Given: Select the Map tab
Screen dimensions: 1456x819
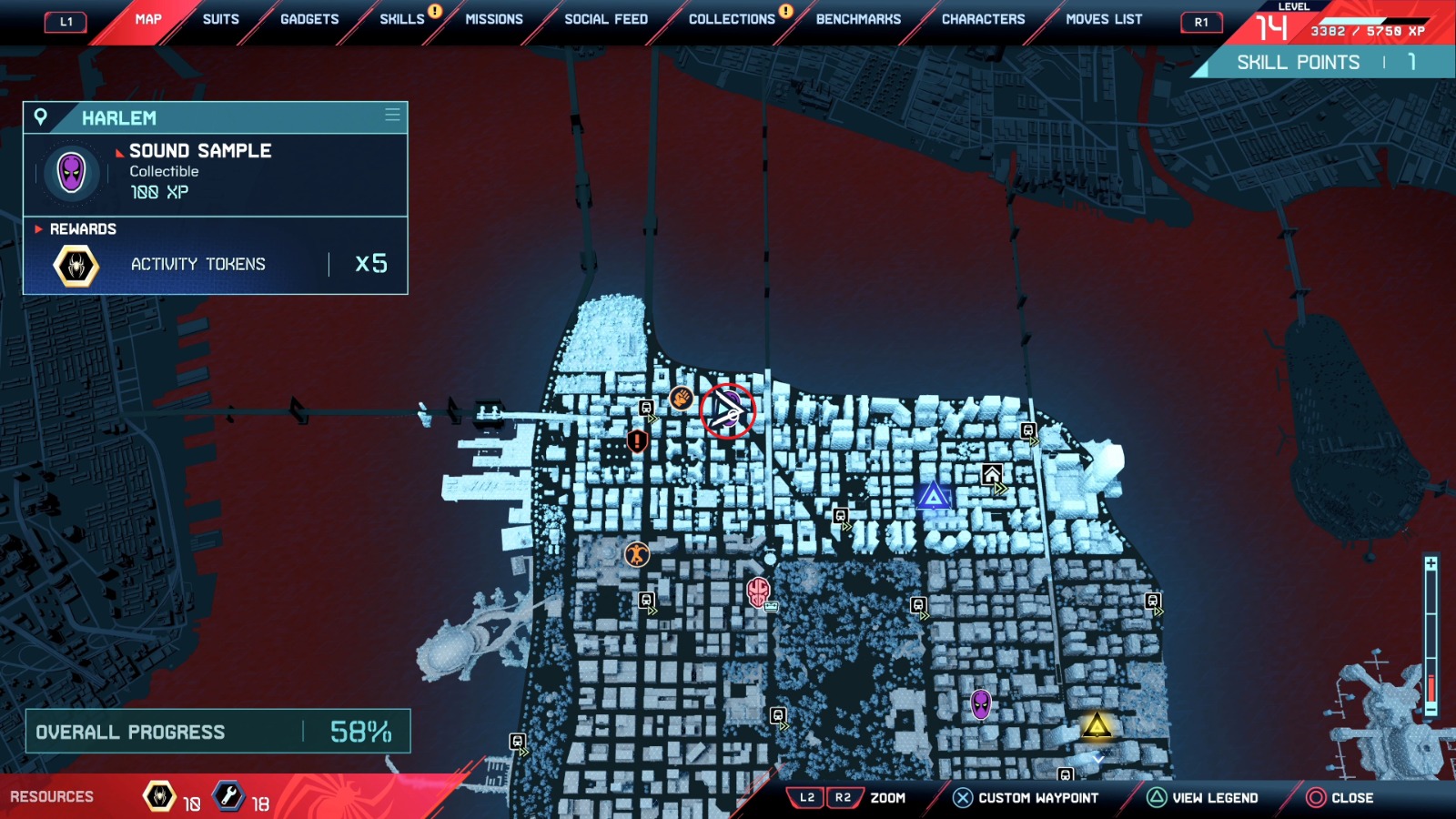Looking at the screenshot, I should (x=148, y=19).
